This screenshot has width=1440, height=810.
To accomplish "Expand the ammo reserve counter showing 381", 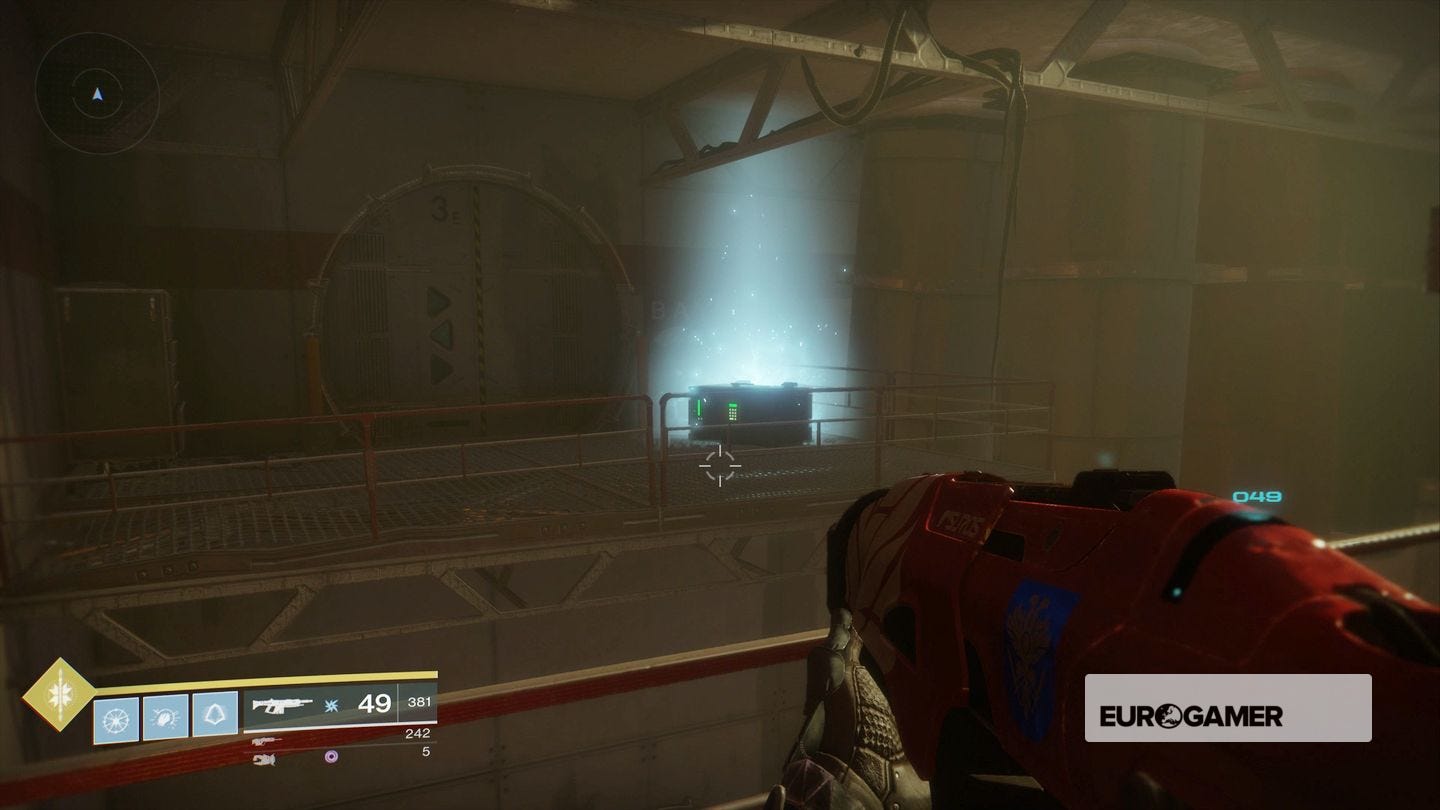I will point(419,702).
